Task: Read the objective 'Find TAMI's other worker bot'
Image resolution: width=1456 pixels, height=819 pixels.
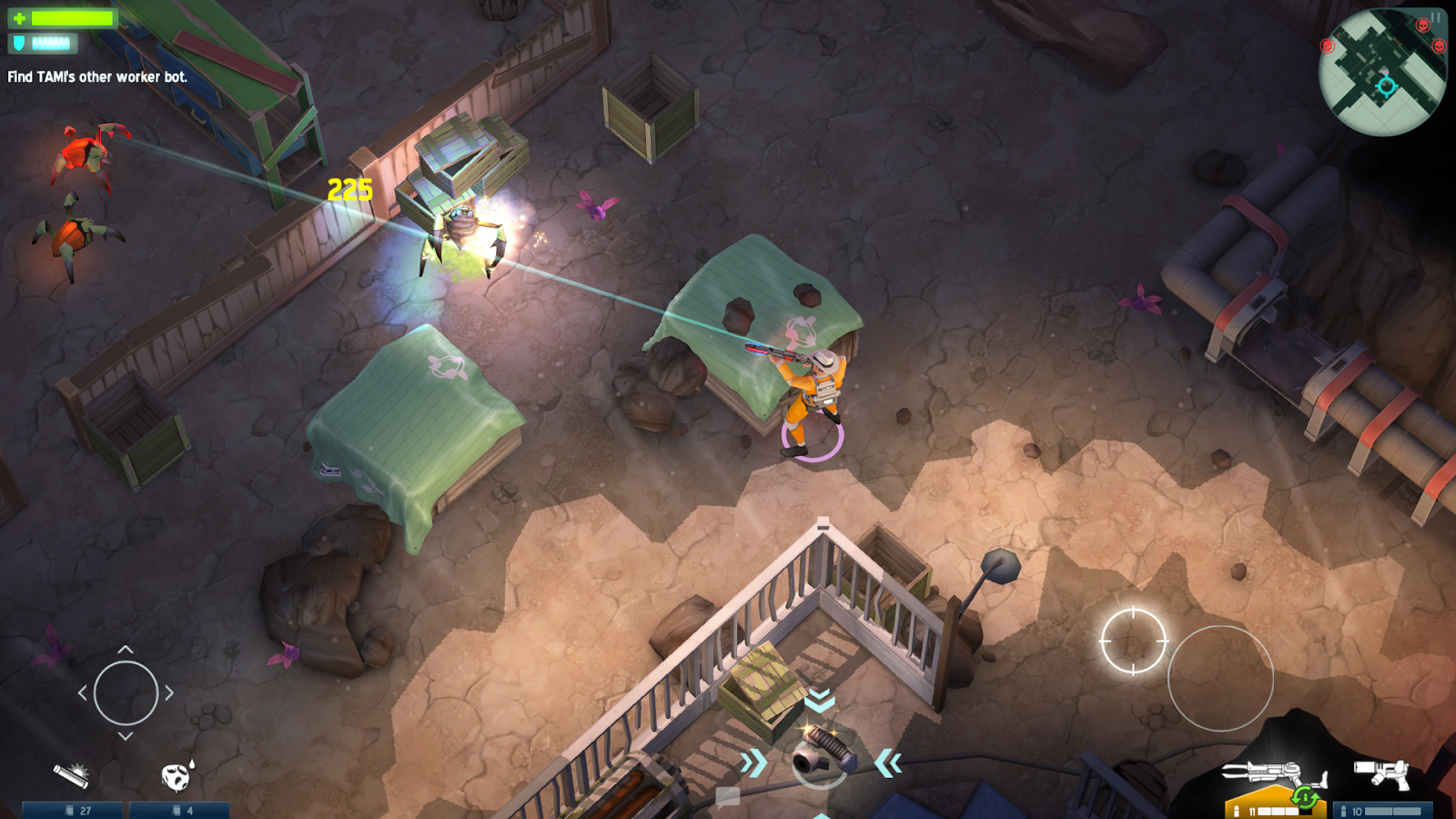Action: click(x=96, y=78)
